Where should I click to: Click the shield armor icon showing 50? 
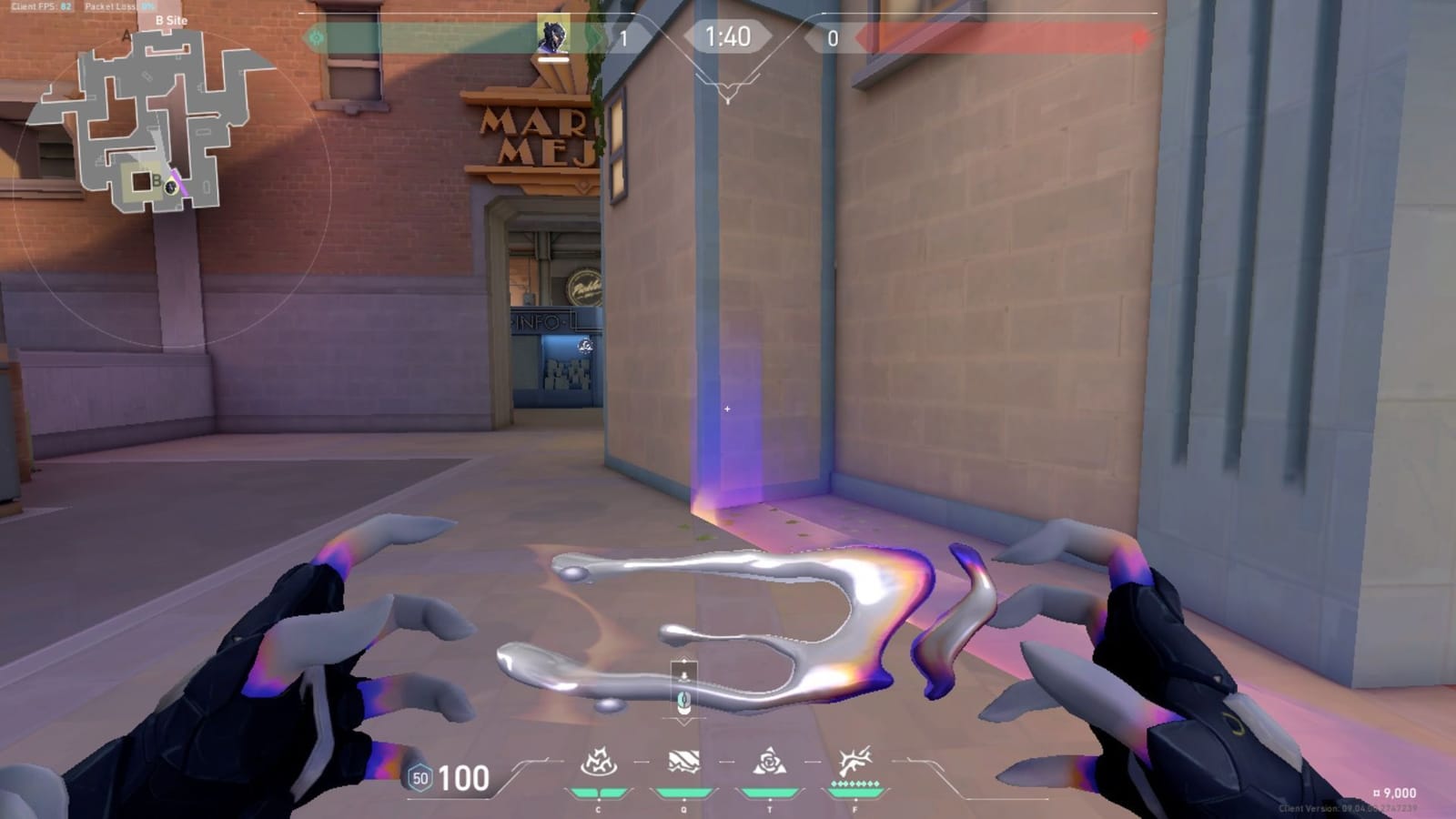pos(419,780)
